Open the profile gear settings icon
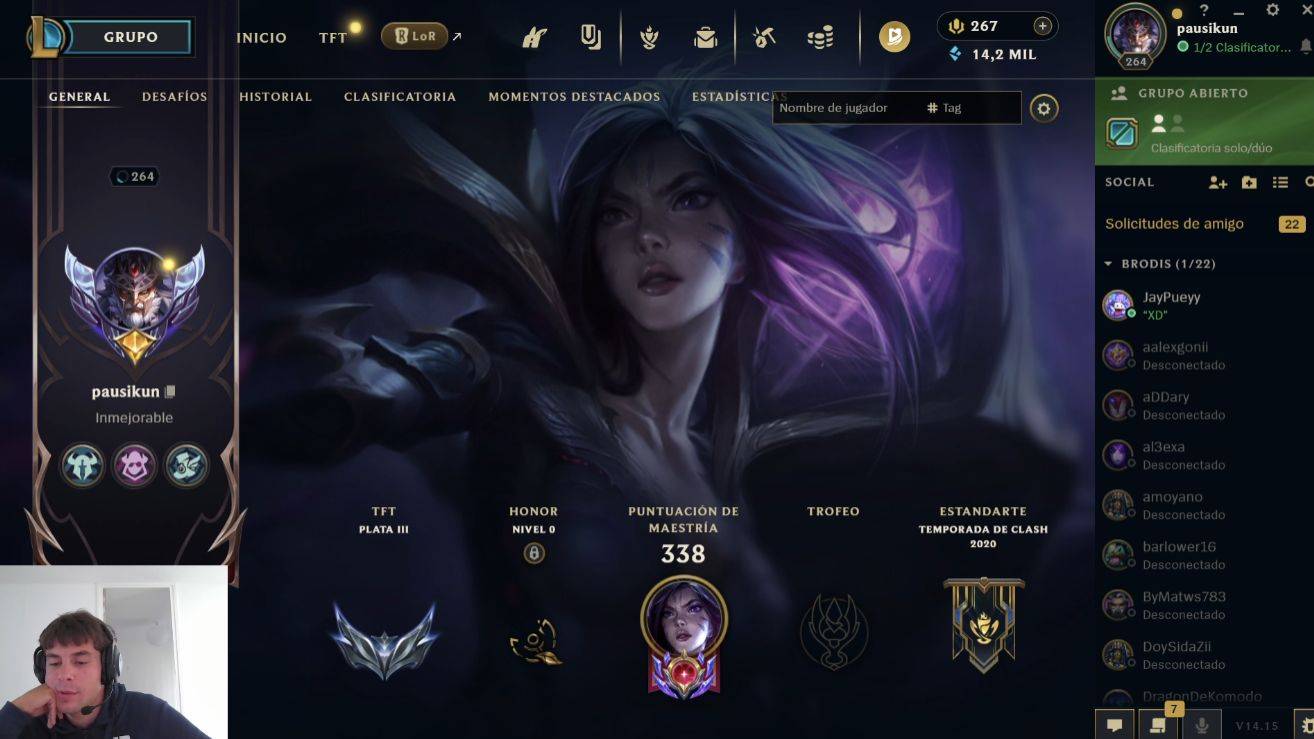Viewport: 1314px width, 739px height. point(1044,108)
